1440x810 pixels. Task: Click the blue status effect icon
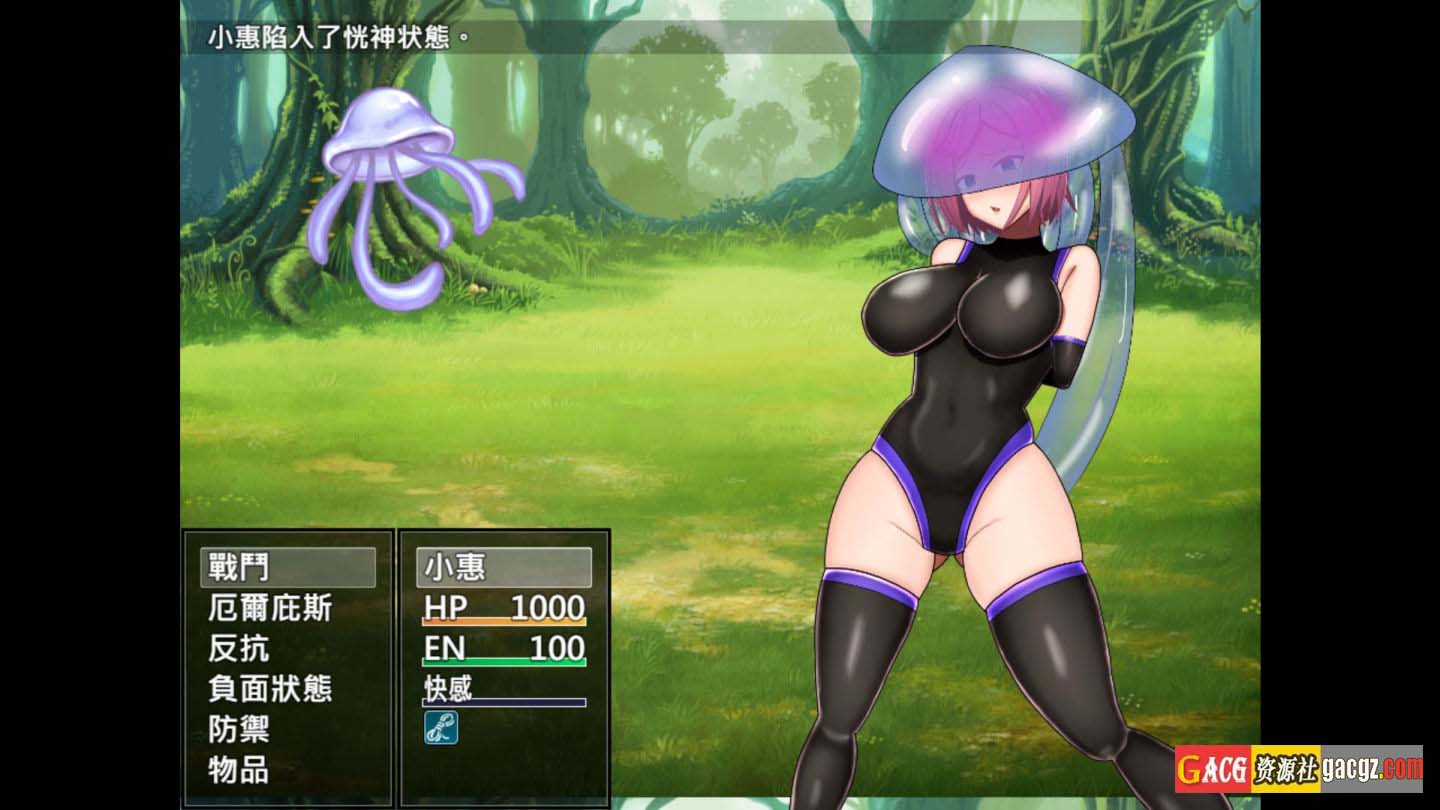point(441,727)
